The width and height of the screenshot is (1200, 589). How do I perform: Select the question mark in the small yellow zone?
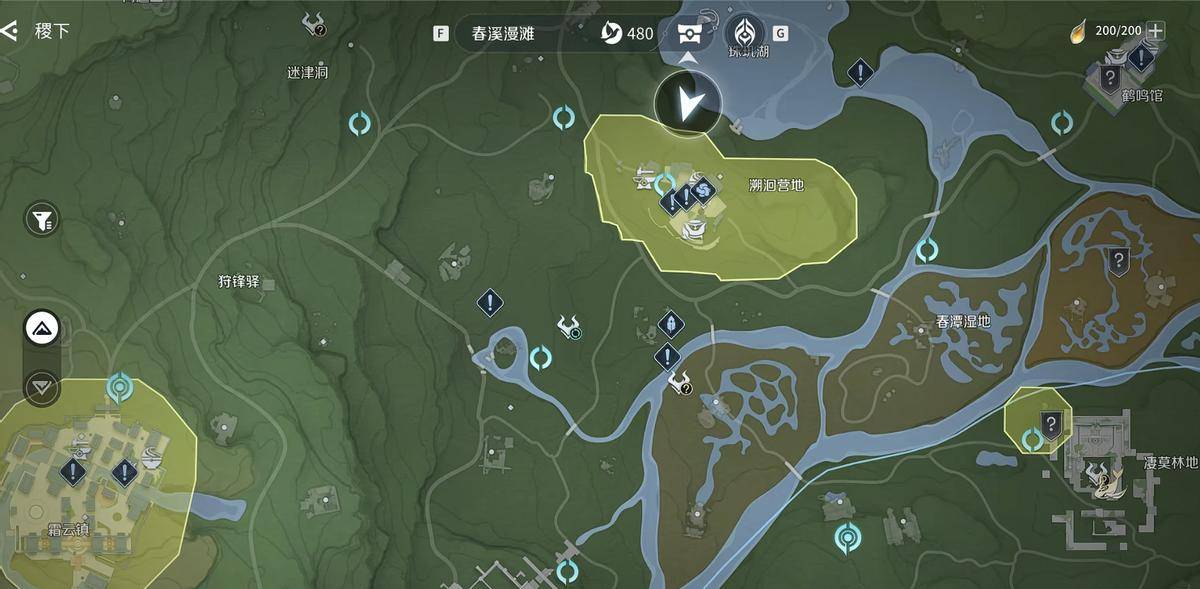(1051, 424)
